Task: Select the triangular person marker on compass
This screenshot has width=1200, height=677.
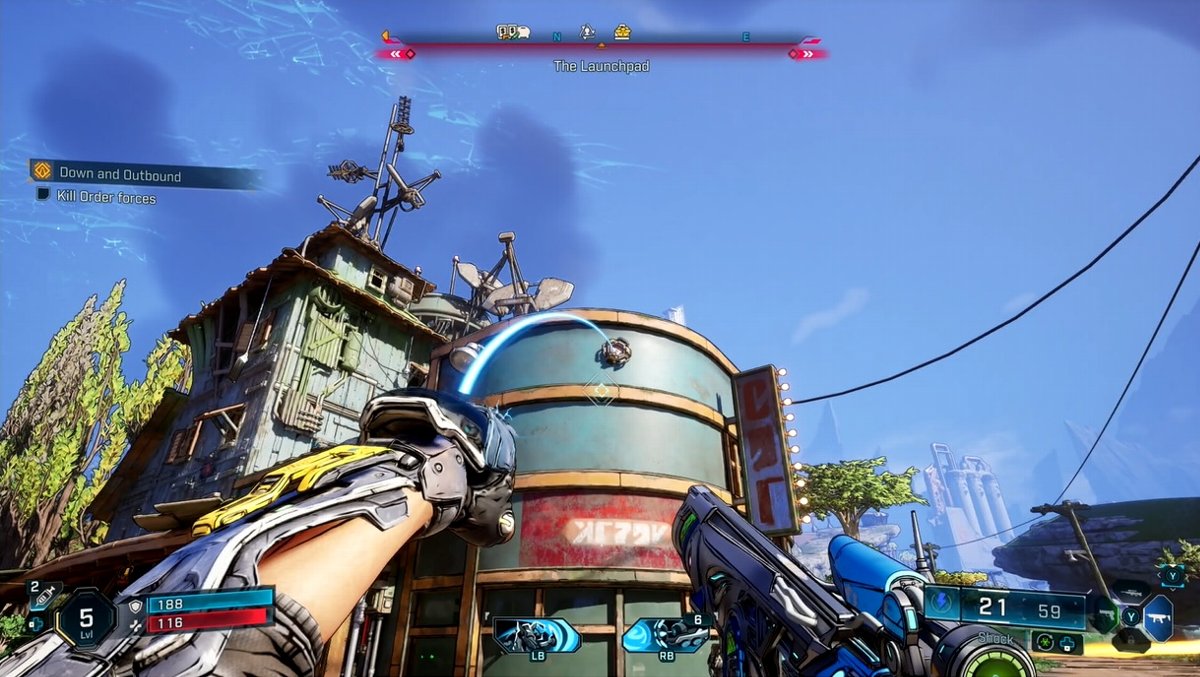Action: [588, 32]
